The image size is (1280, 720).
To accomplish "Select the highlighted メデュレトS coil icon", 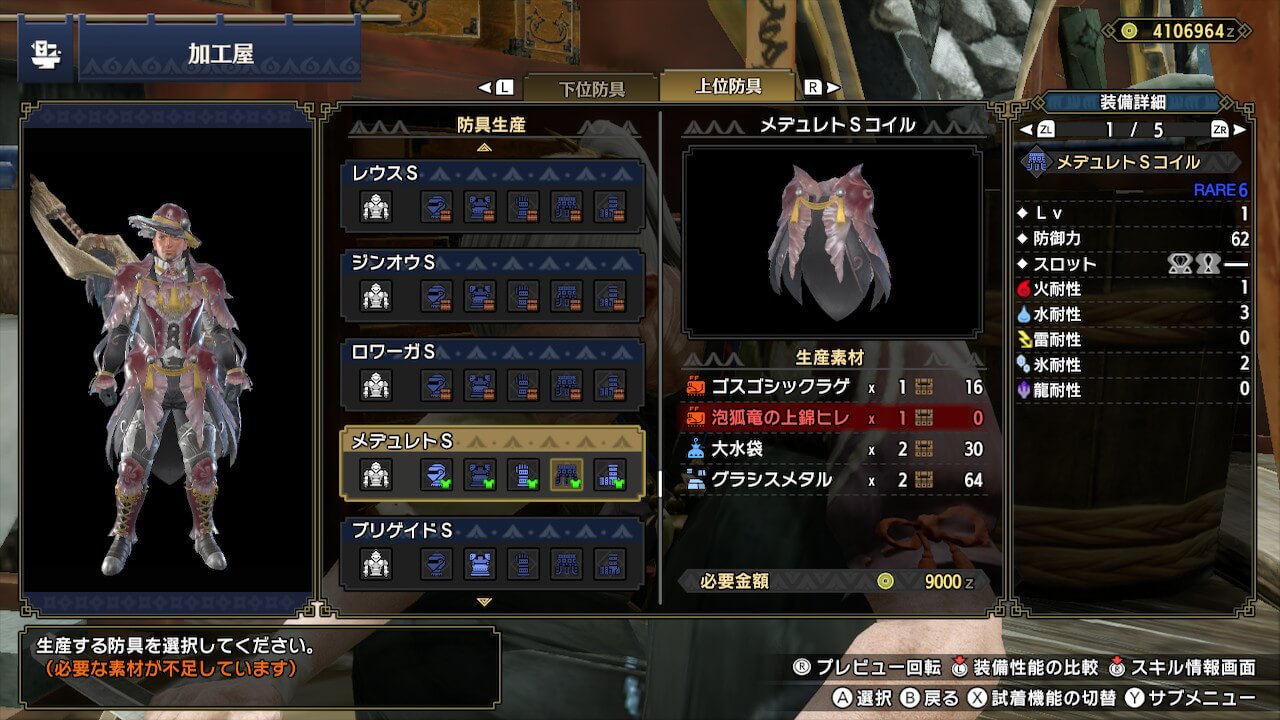I will pyautogui.click(x=567, y=475).
